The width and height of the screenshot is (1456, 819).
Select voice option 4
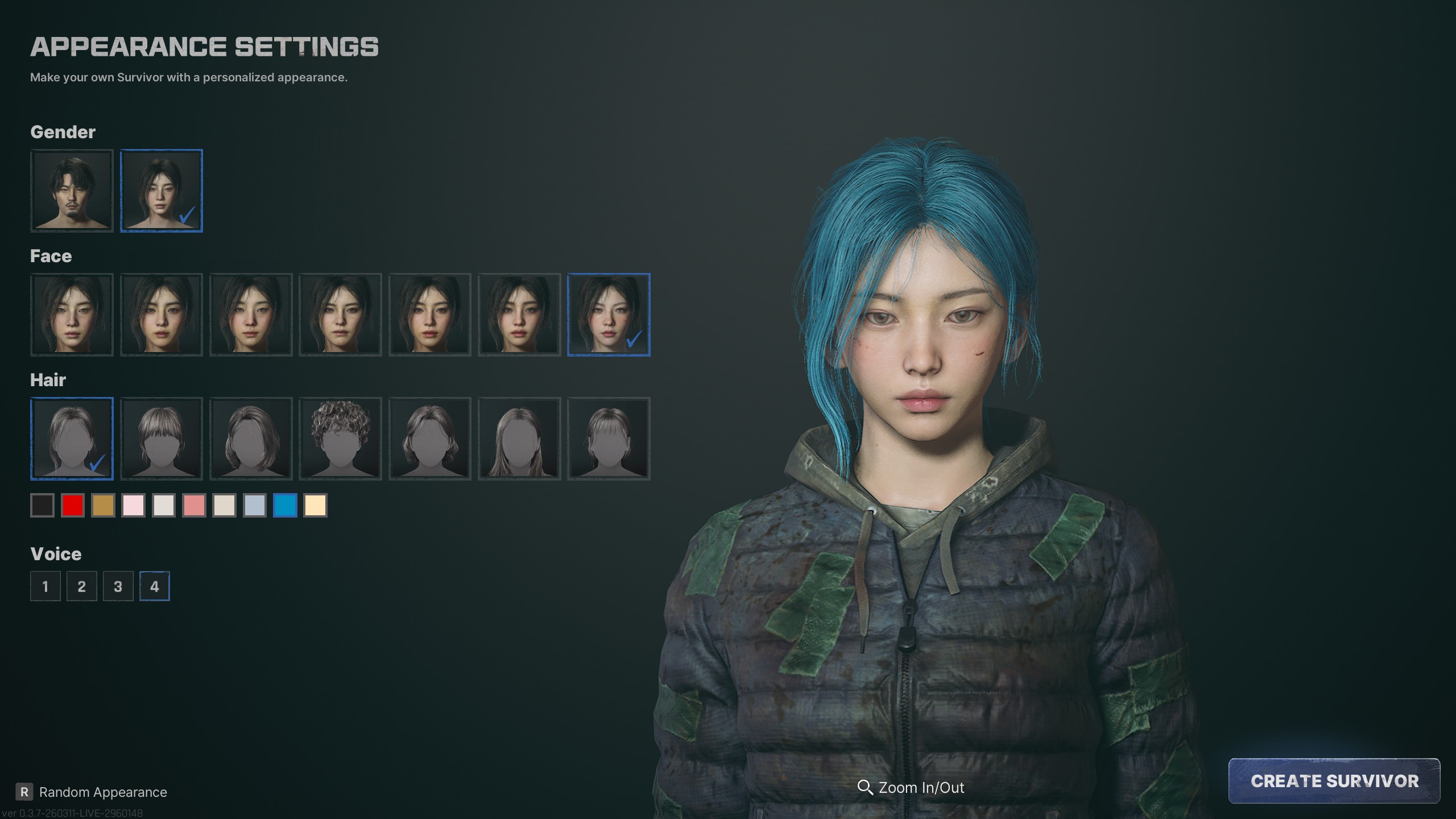155,586
